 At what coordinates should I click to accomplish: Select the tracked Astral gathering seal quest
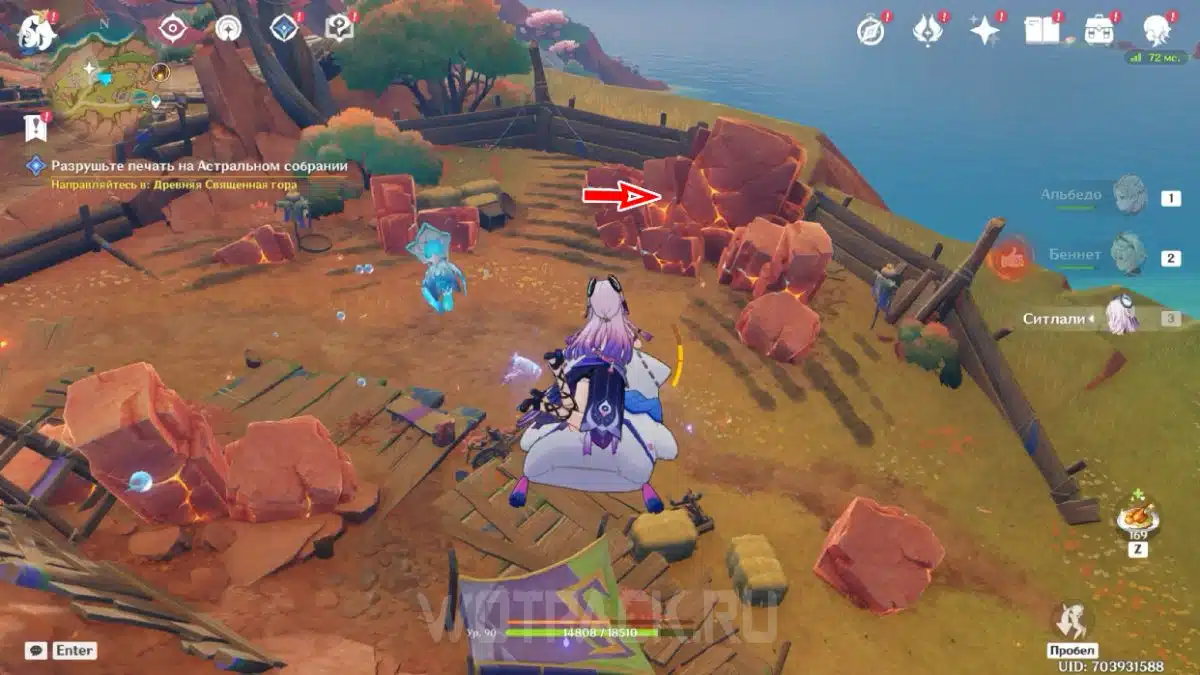point(200,166)
